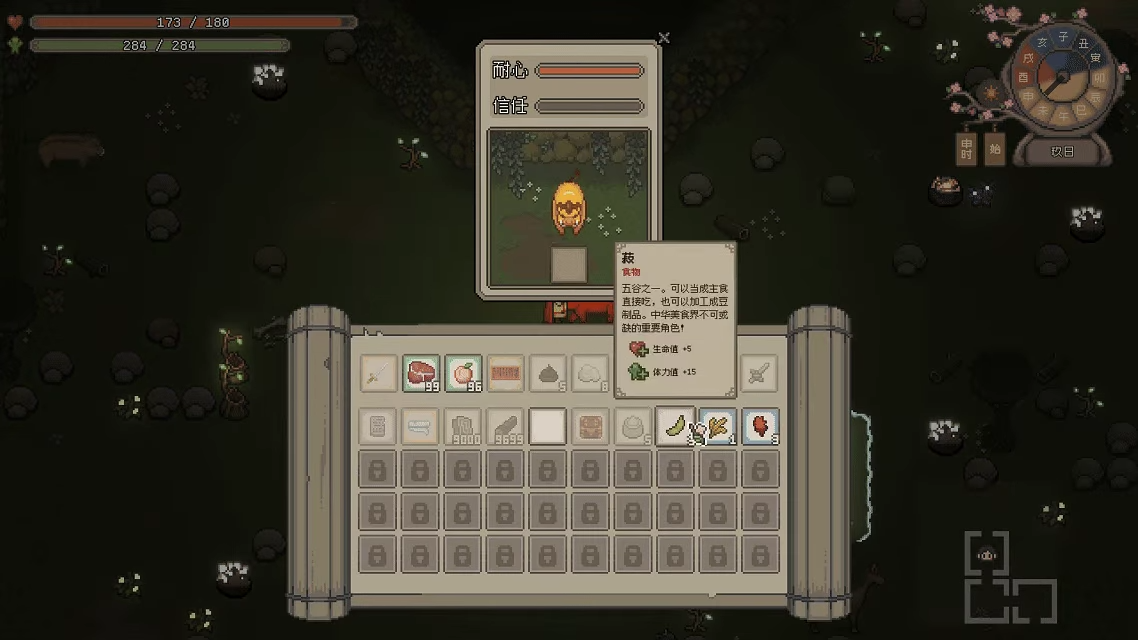Click the empty feed slot under the animal
Viewport: 1138px width, 640px height.
click(x=569, y=264)
